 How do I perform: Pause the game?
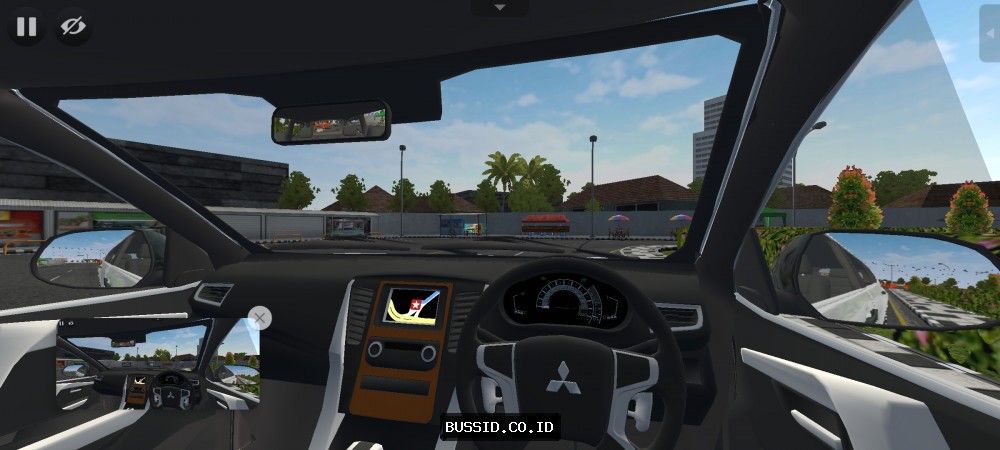(26, 27)
